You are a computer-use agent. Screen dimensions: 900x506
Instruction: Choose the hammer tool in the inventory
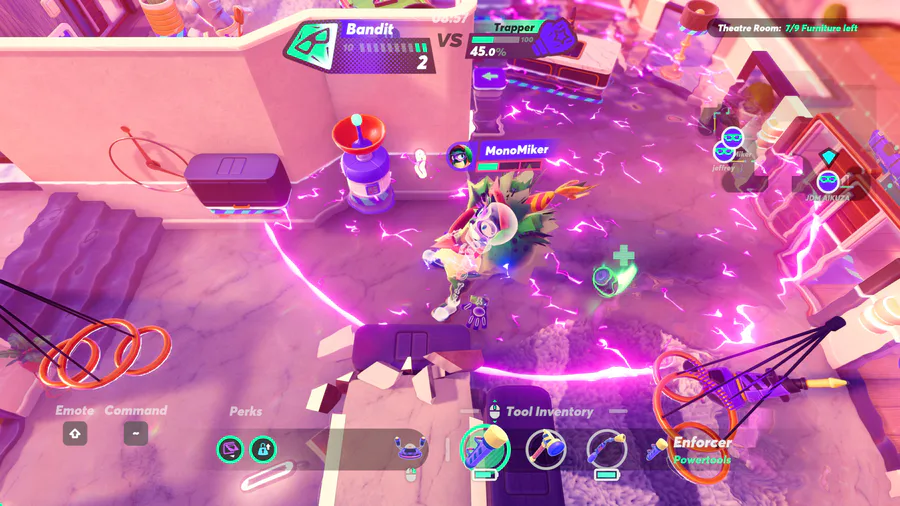[x=546, y=450]
